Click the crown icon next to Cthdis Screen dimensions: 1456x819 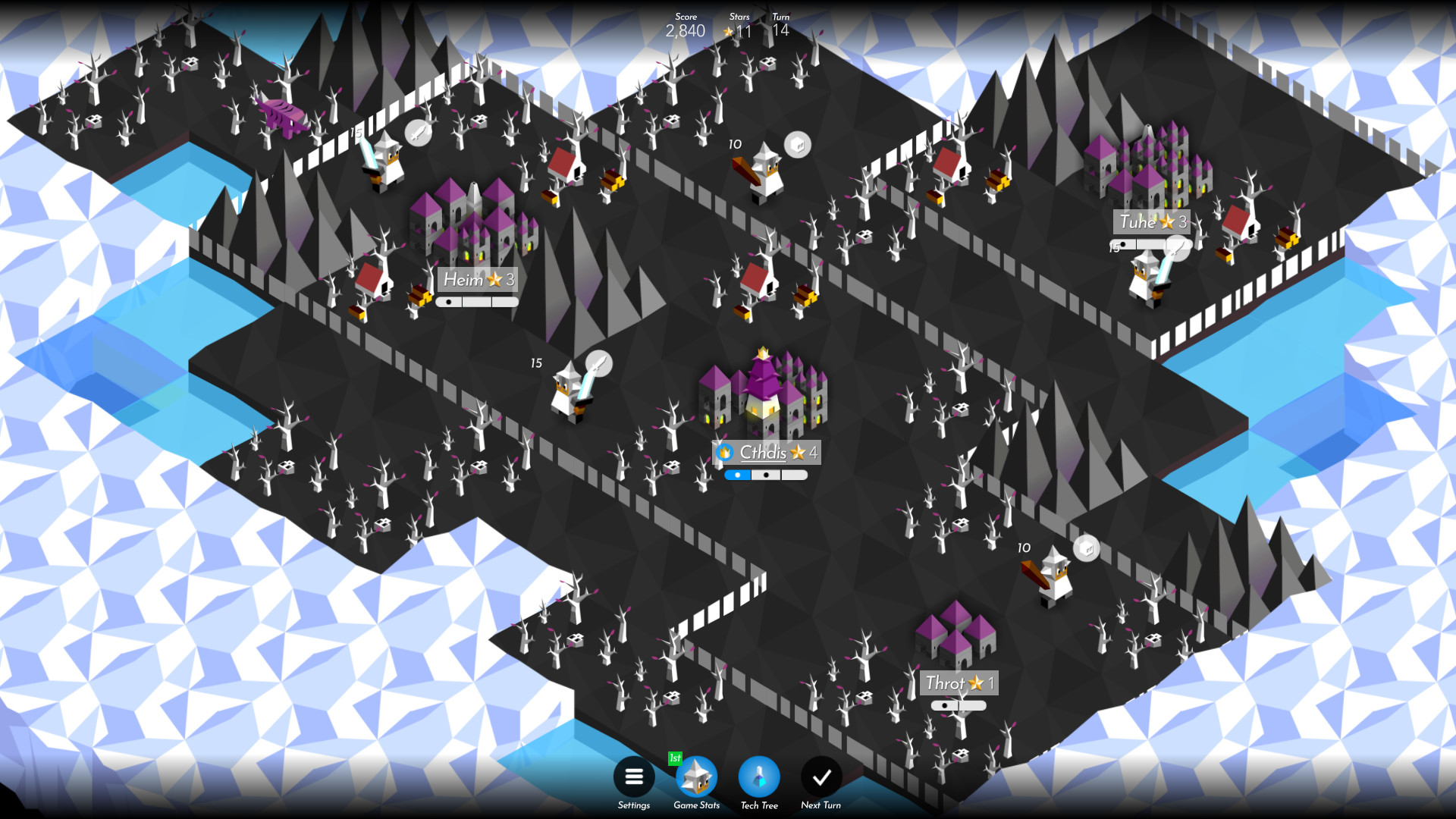725,452
